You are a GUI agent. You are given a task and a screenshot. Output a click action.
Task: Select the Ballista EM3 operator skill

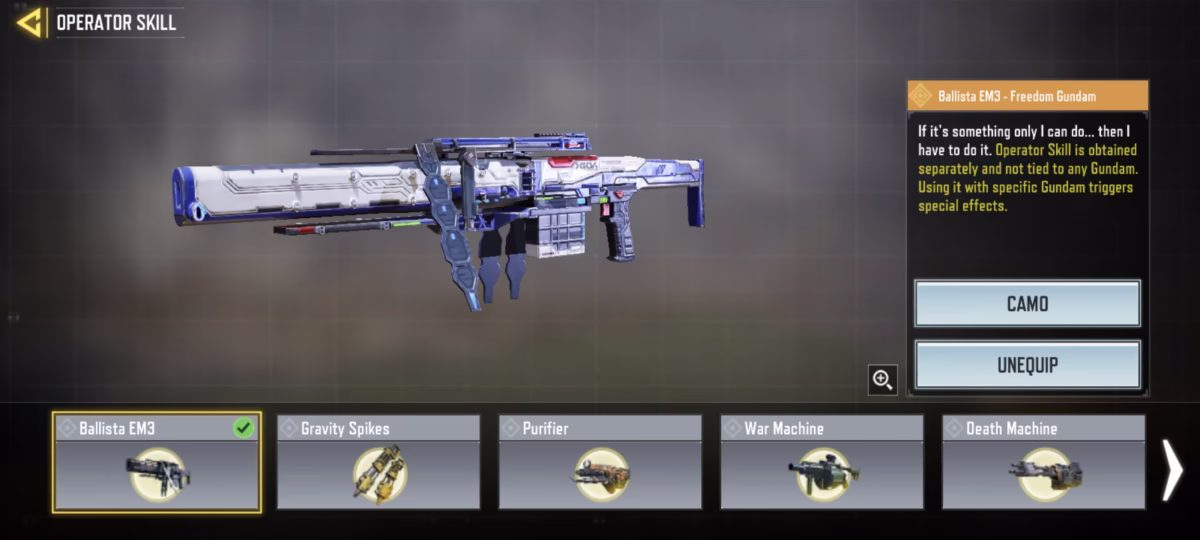coord(157,462)
